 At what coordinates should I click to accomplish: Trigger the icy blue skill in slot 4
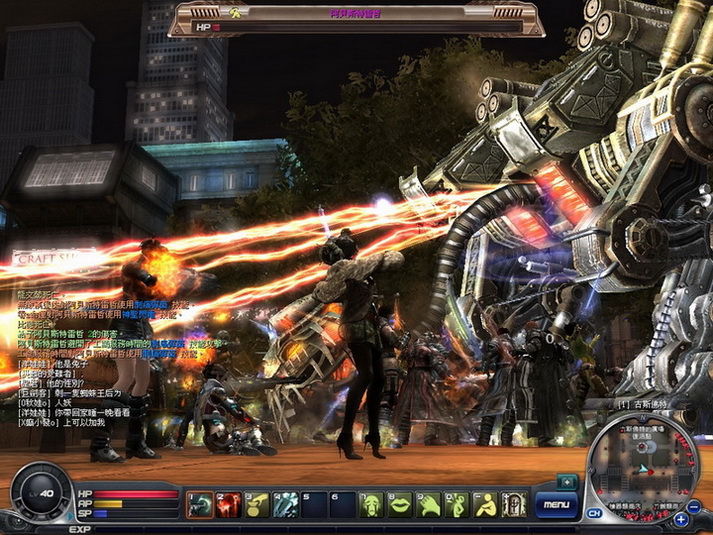tap(286, 505)
